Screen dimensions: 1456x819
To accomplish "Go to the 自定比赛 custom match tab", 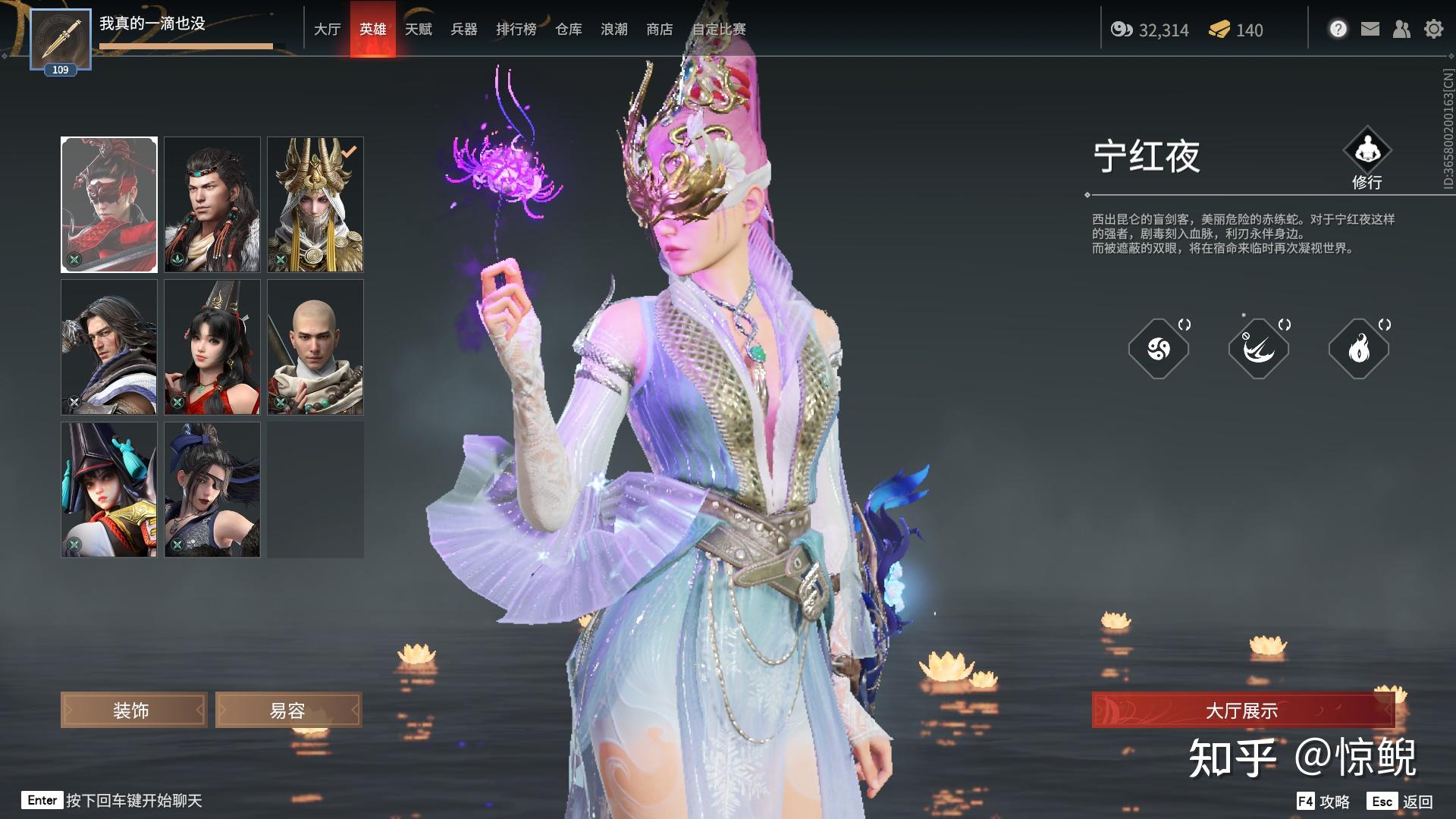I will click(x=718, y=30).
